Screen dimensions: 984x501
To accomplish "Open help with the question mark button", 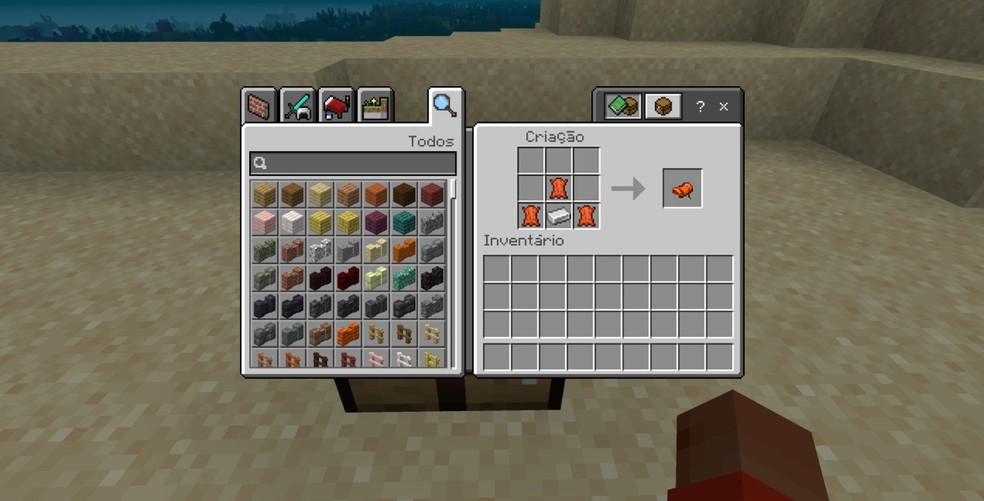I will (x=700, y=106).
